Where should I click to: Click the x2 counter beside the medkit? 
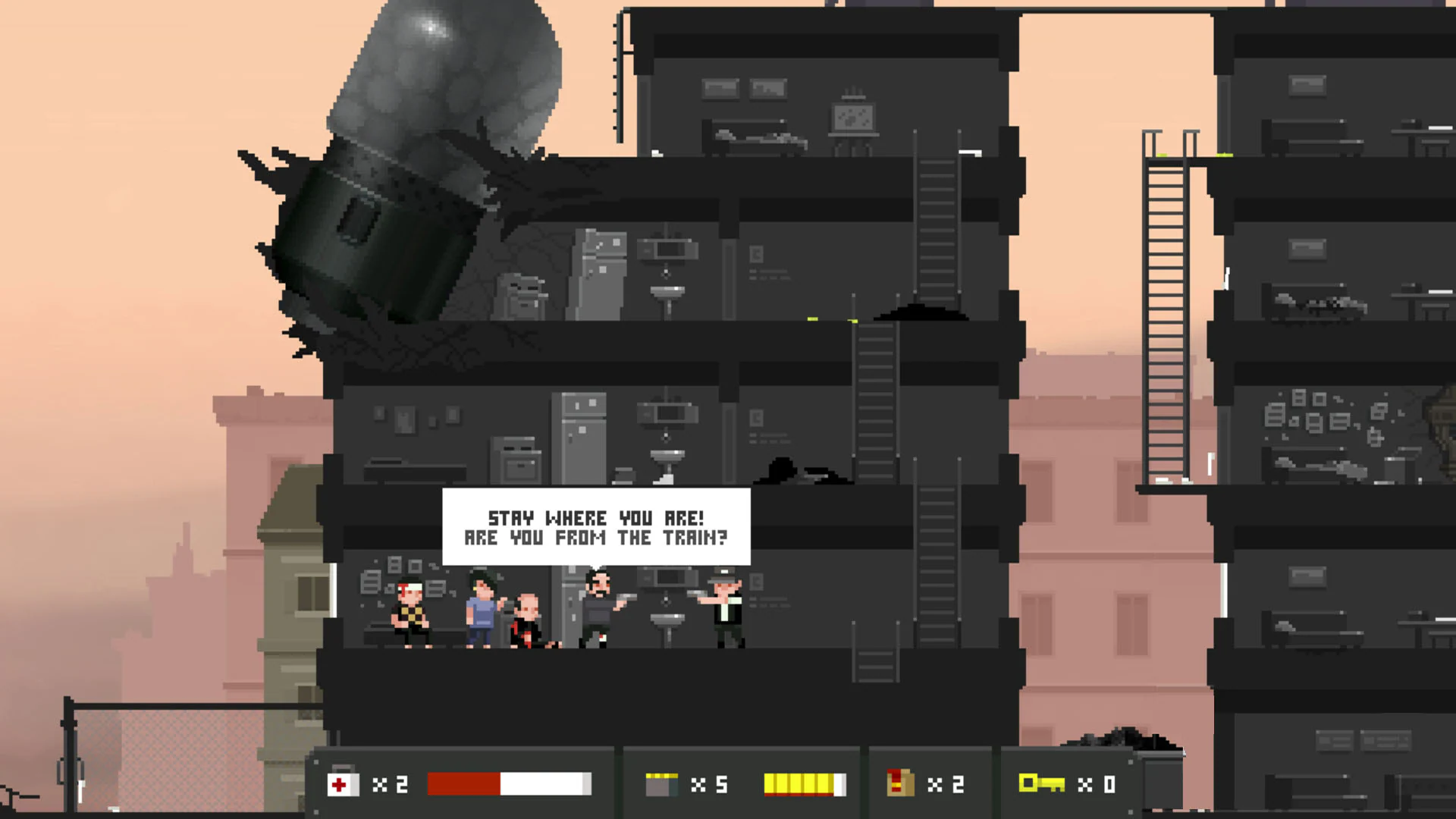[x=390, y=784]
